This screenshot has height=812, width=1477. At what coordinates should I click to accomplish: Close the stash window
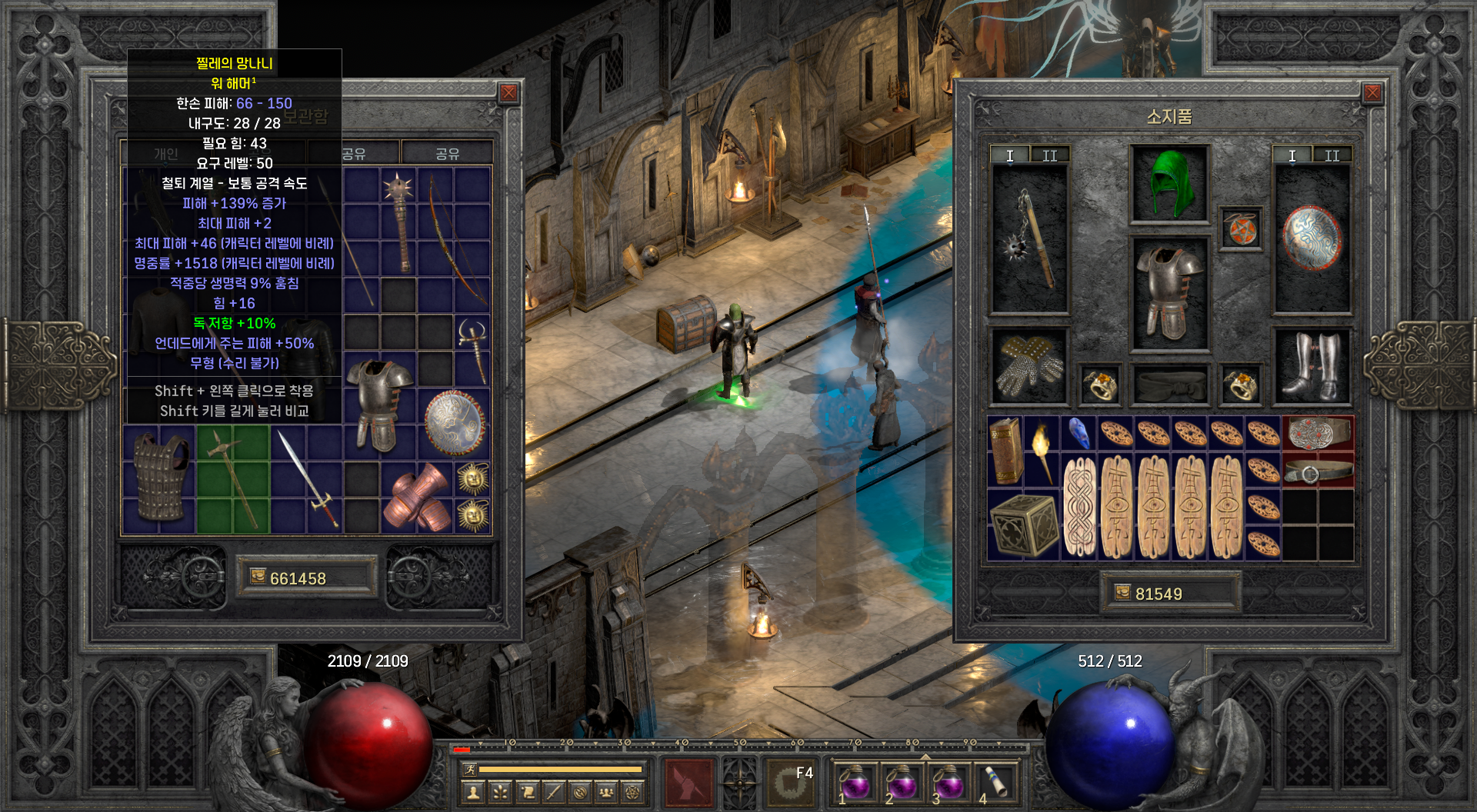(x=508, y=93)
